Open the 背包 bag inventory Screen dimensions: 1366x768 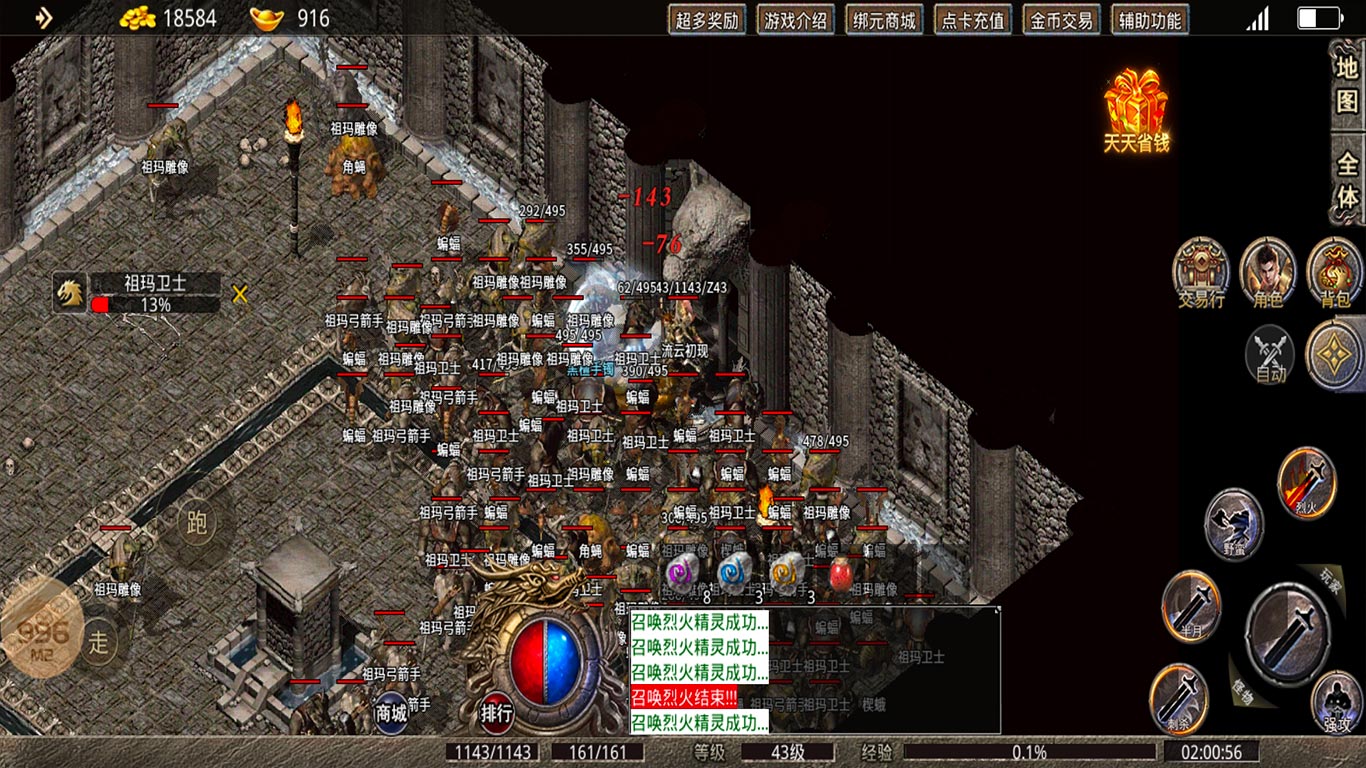1335,271
